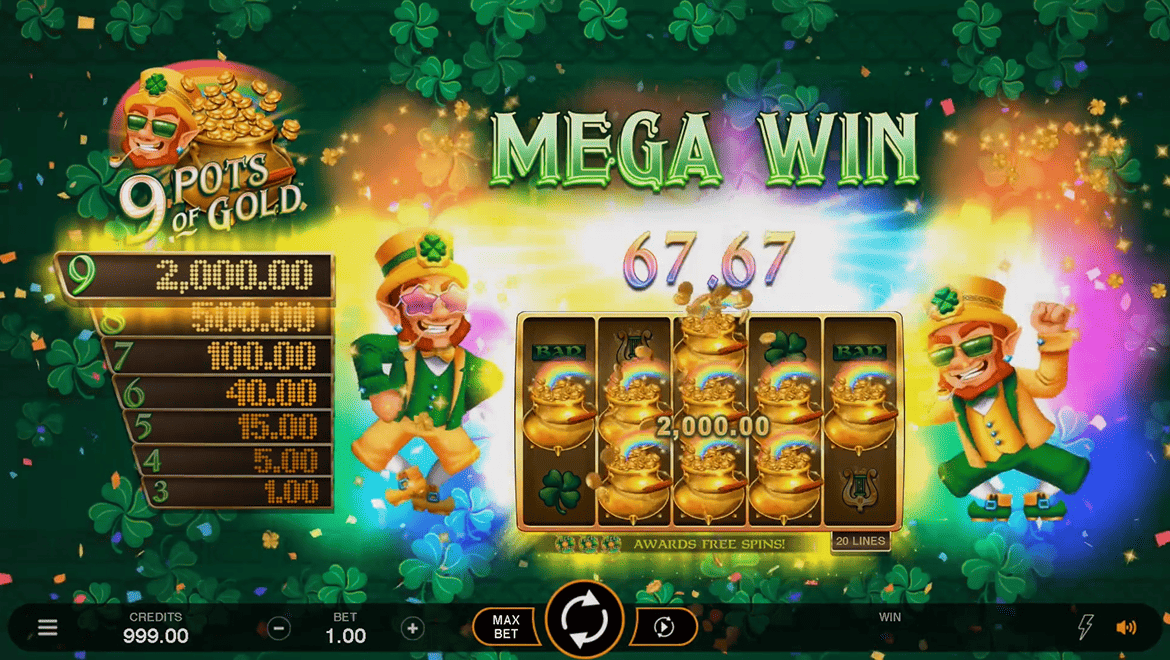The height and width of the screenshot is (660, 1170).
Task: Show the 20 Lines paylines info
Action: (859, 541)
